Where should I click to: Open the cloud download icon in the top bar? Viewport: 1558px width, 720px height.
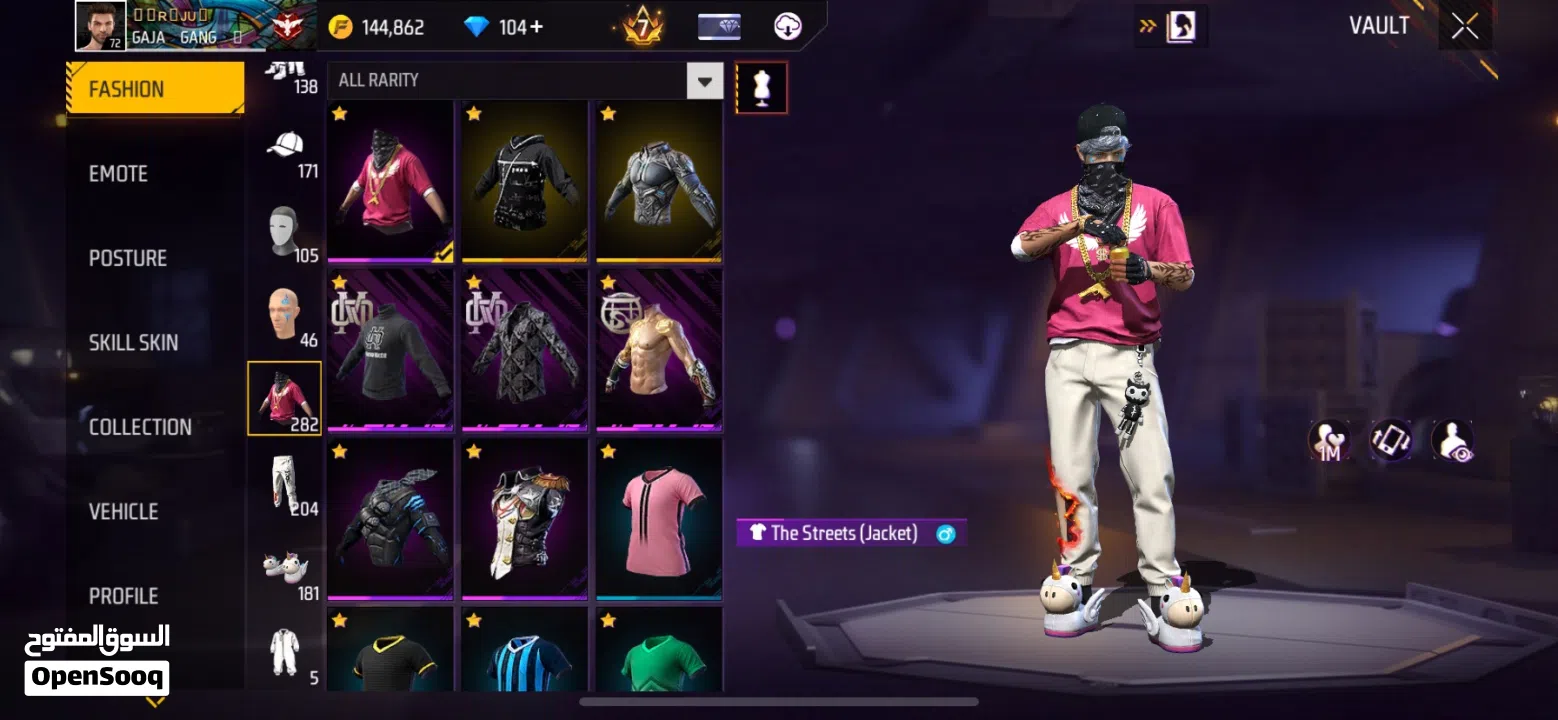click(x=789, y=25)
